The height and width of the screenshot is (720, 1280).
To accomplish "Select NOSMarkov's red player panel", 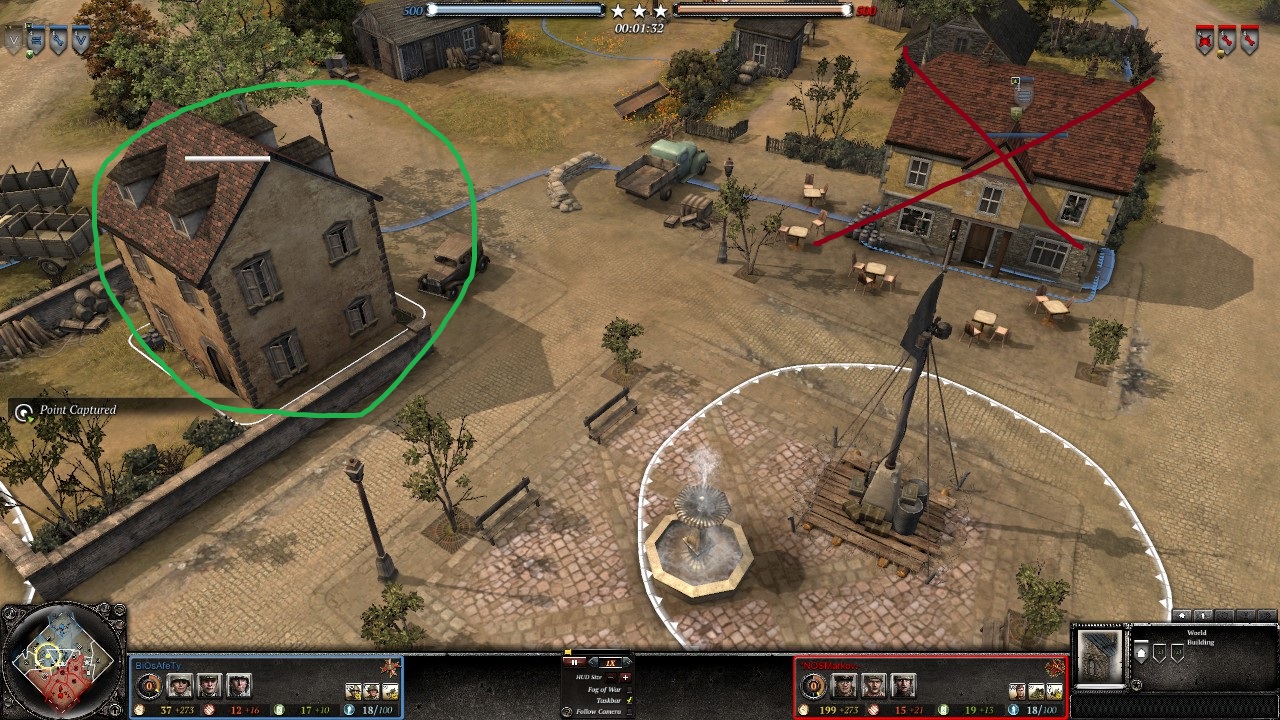I will coord(929,687).
